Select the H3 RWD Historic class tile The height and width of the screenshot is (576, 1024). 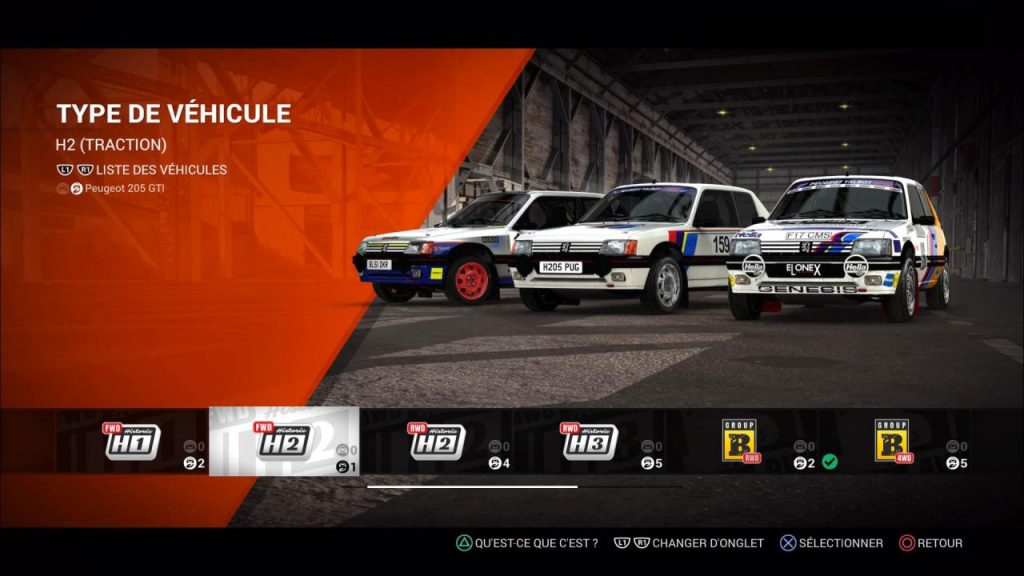point(590,442)
